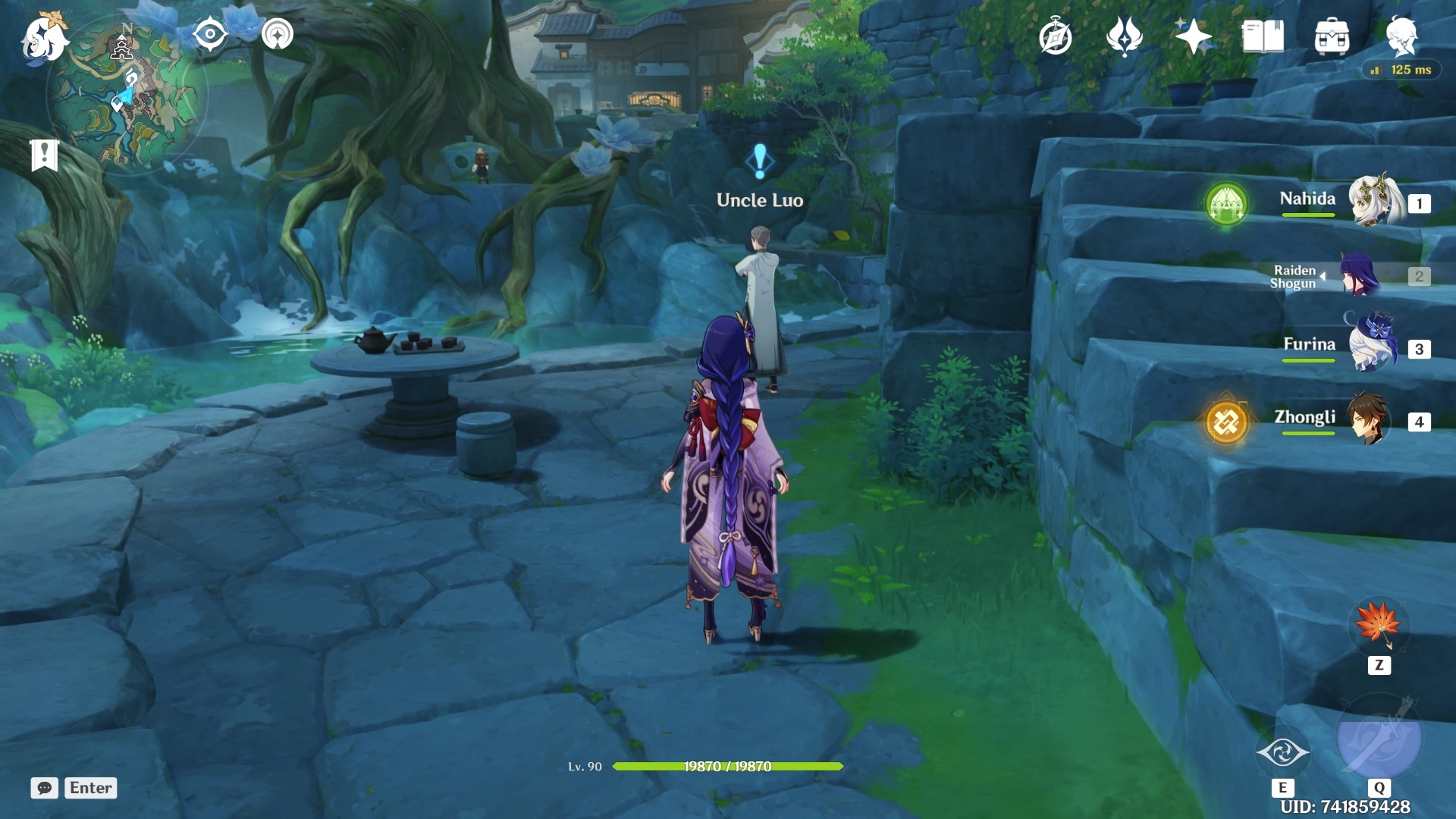
Task: Open the inventory backpack
Action: (1332, 36)
